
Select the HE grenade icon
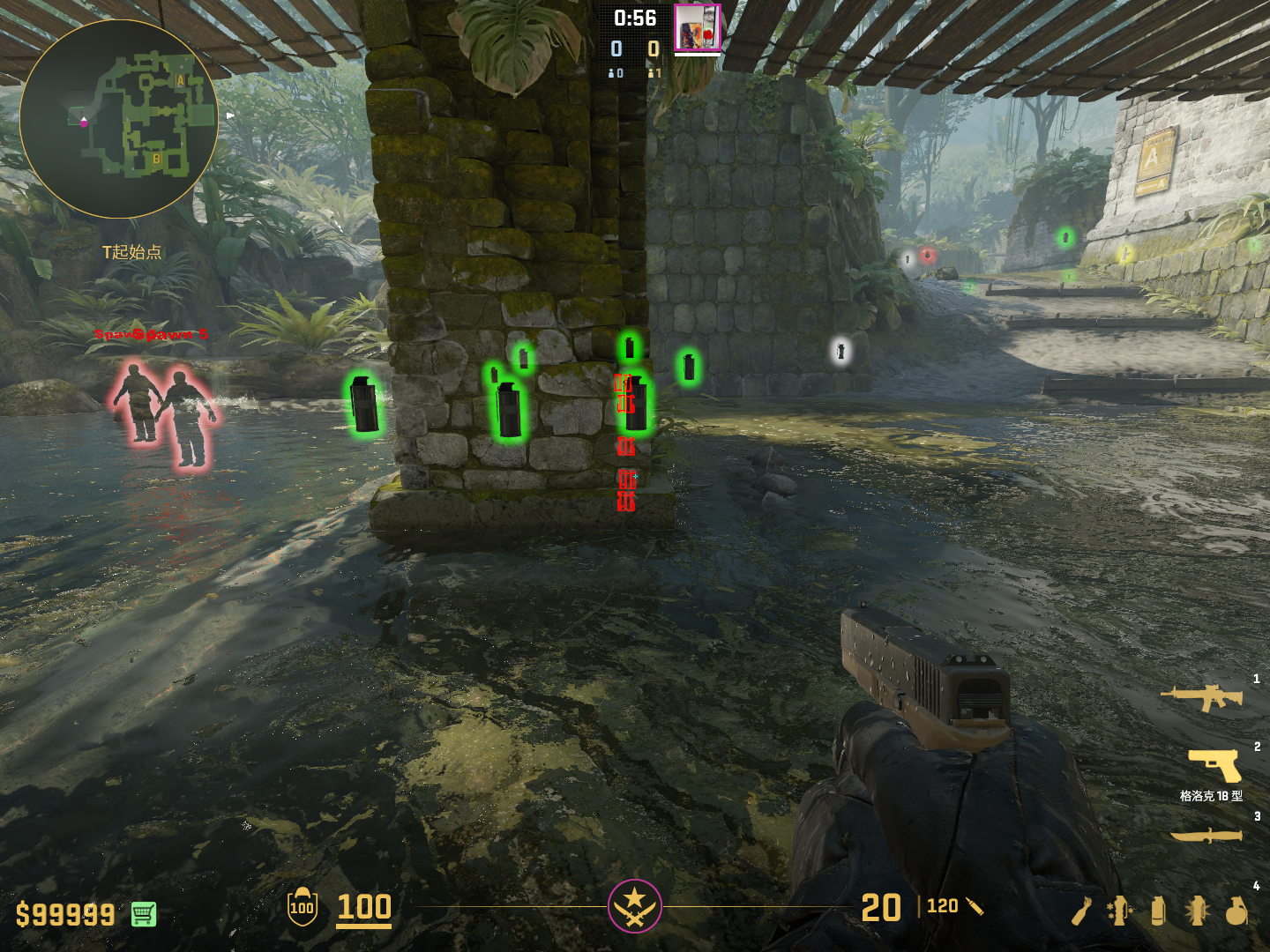(x=1236, y=911)
